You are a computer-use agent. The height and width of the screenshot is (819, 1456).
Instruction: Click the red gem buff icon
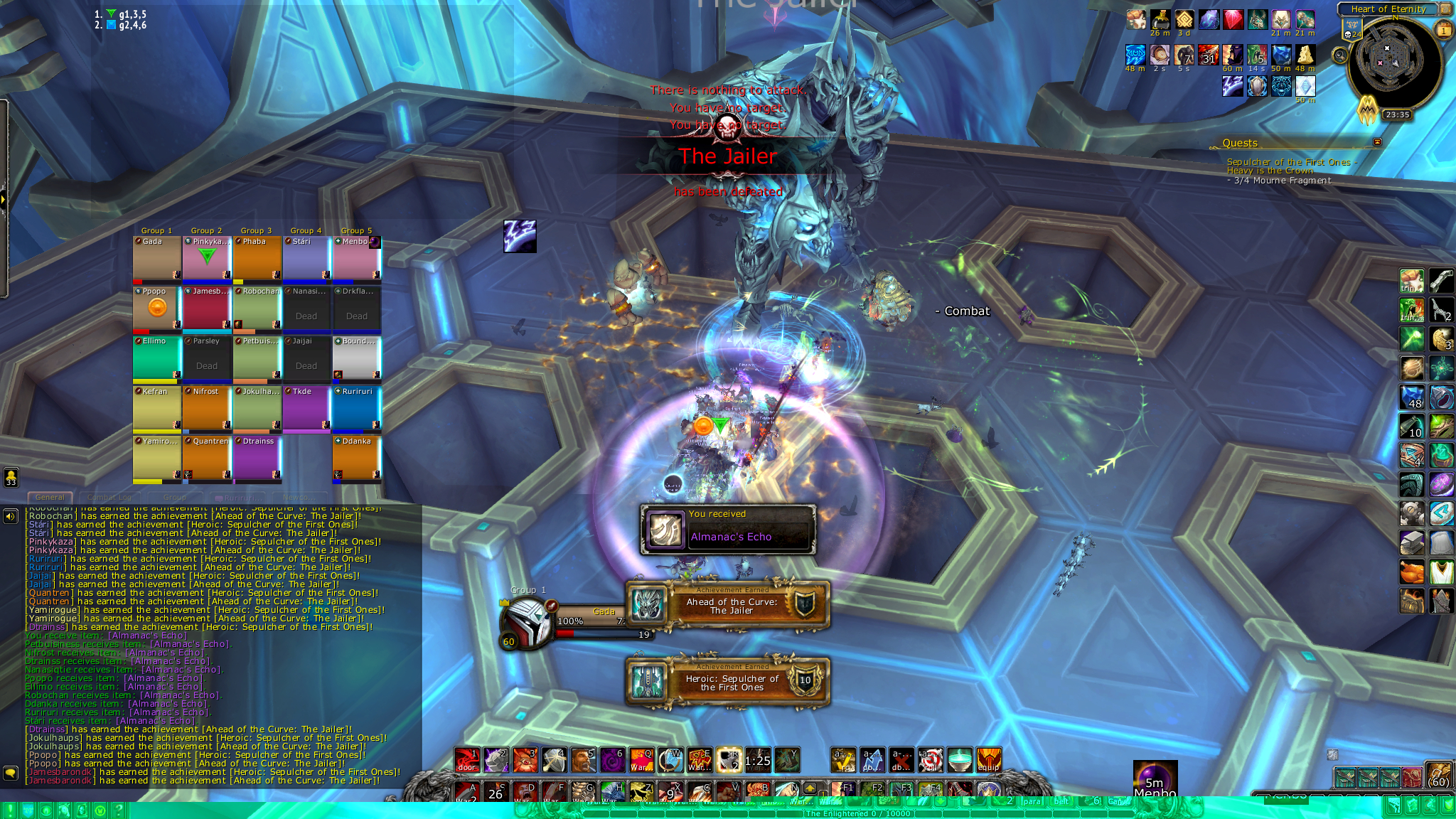click(x=1233, y=20)
